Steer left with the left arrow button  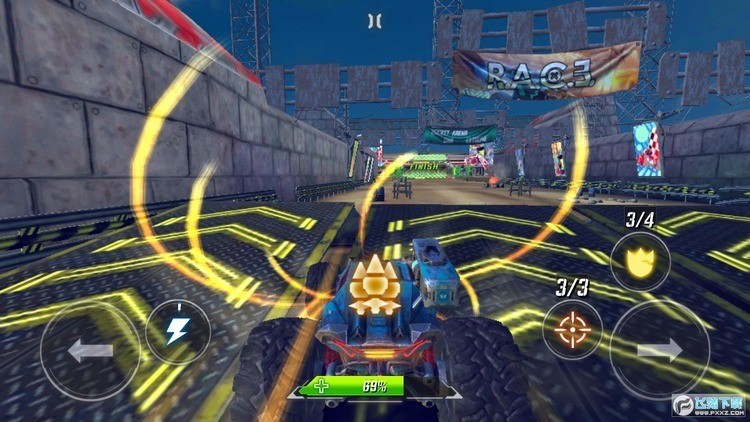(90, 352)
